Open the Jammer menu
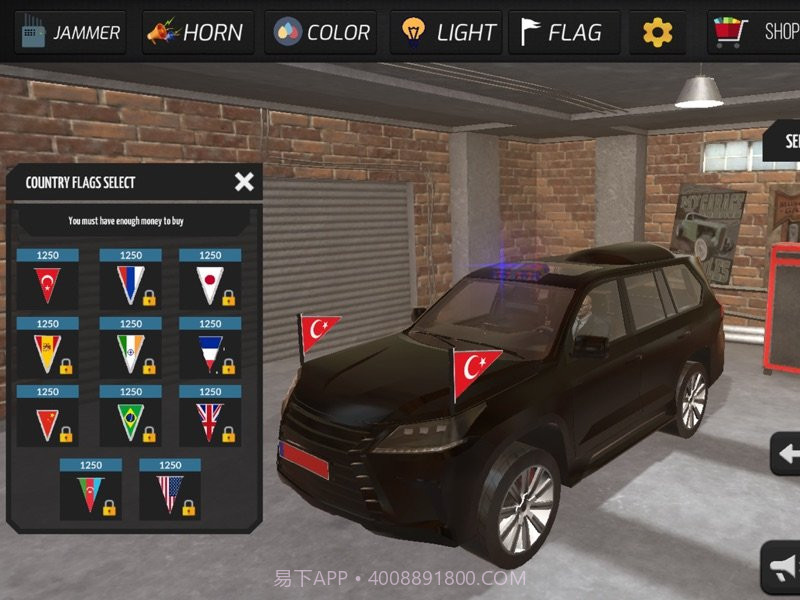 click(69, 32)
